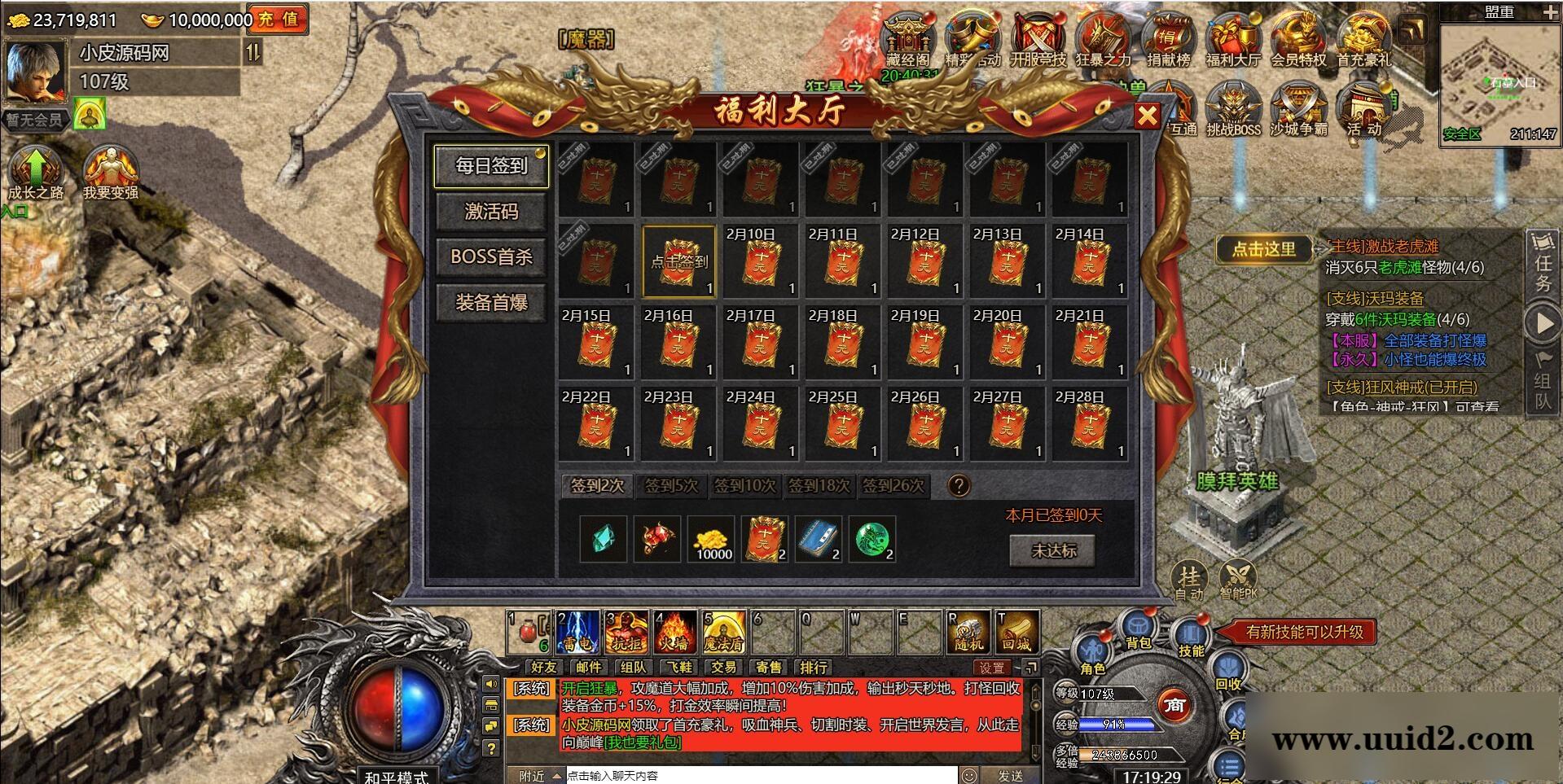
Task: Click the 点击签到 sign-in reward tile
Action: tap(678, 262)
